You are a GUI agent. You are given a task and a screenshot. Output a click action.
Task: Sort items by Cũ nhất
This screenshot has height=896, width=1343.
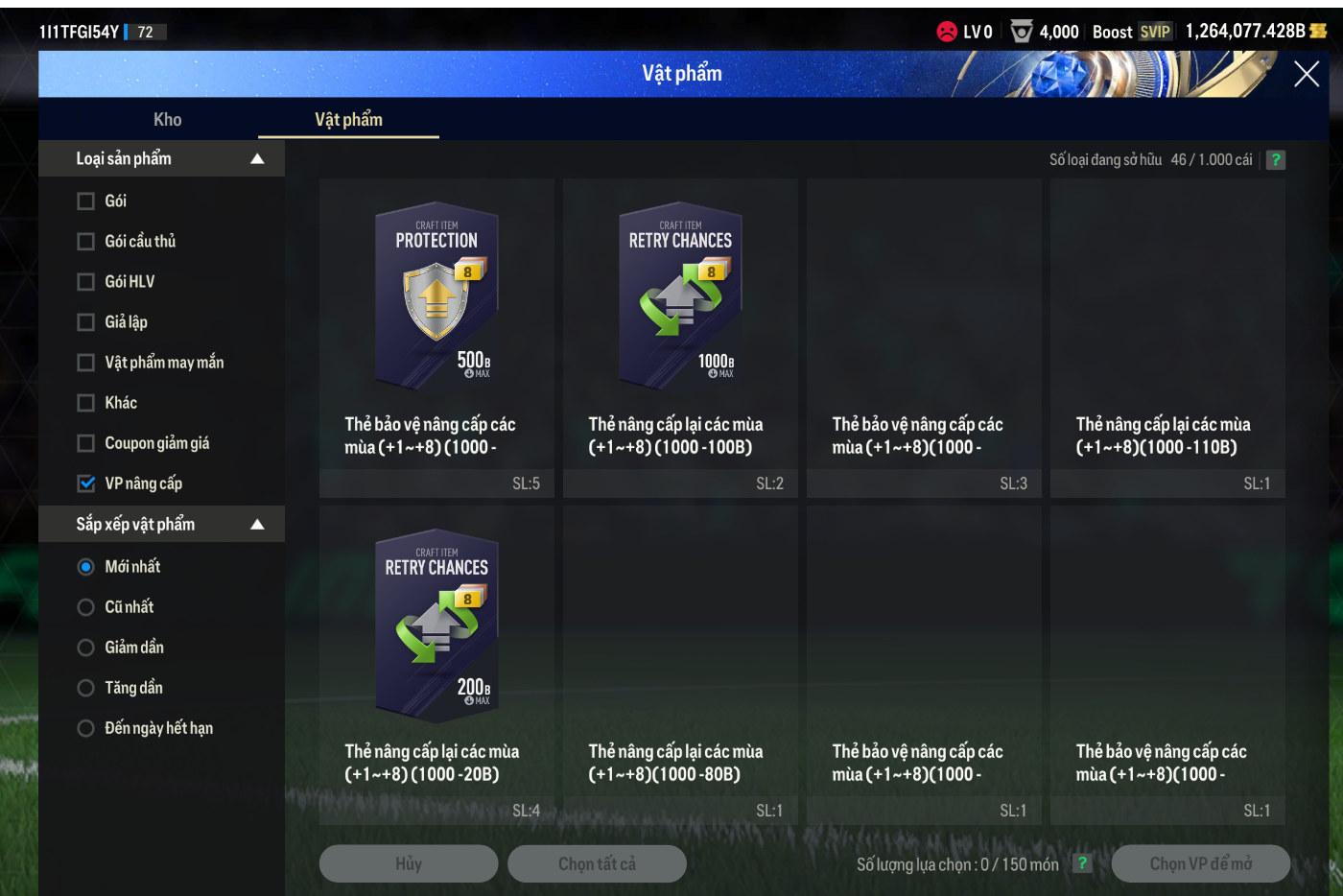click(x=86, y=607)
